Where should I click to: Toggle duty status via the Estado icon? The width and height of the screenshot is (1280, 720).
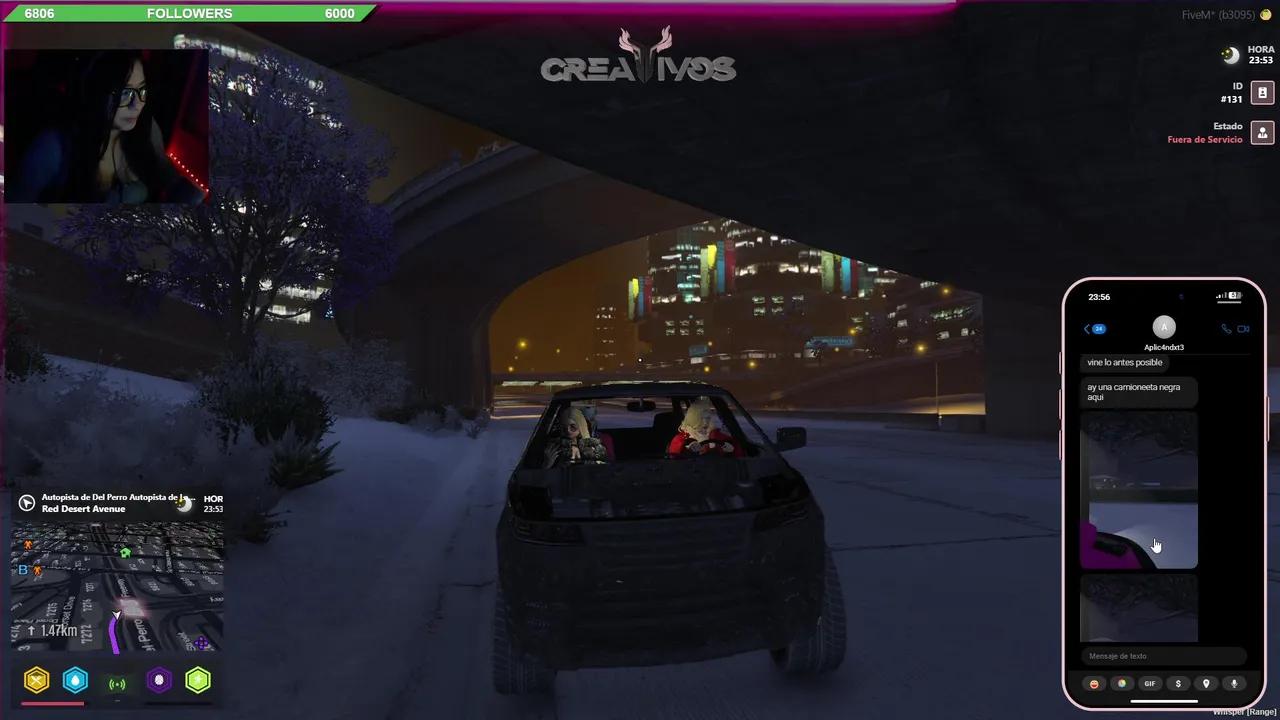click(x=1262, y=132)
